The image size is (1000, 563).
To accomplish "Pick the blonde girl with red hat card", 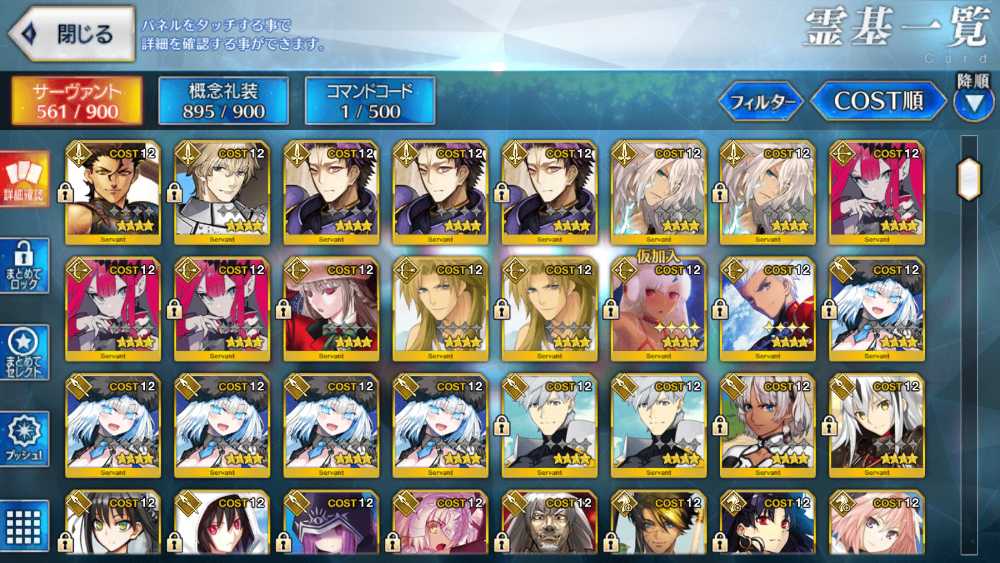I will coord(331,308).
